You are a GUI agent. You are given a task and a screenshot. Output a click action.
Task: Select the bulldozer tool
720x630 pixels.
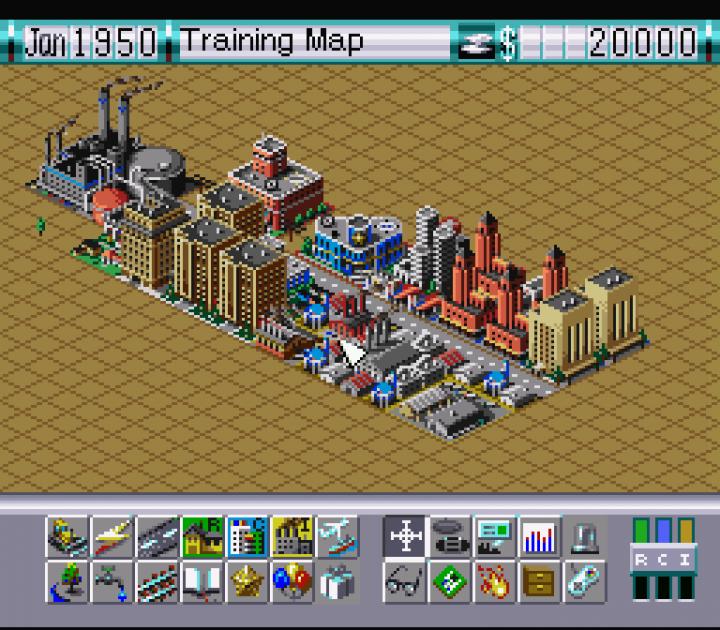pos(67,537)
